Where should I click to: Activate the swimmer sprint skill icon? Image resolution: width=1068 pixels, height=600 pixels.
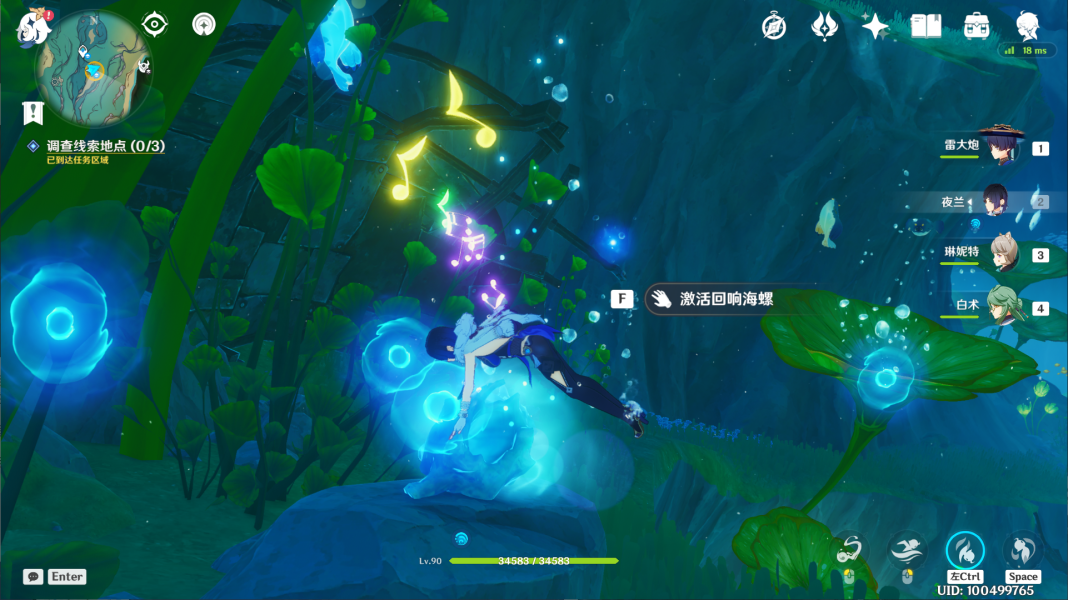click(x=907, y=549)
